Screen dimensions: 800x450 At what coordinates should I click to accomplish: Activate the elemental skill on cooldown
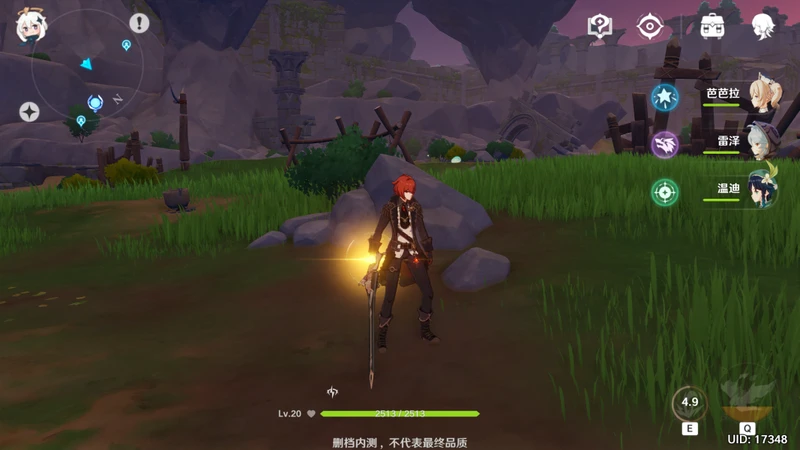pyautogui.click(x=689, y=404)
